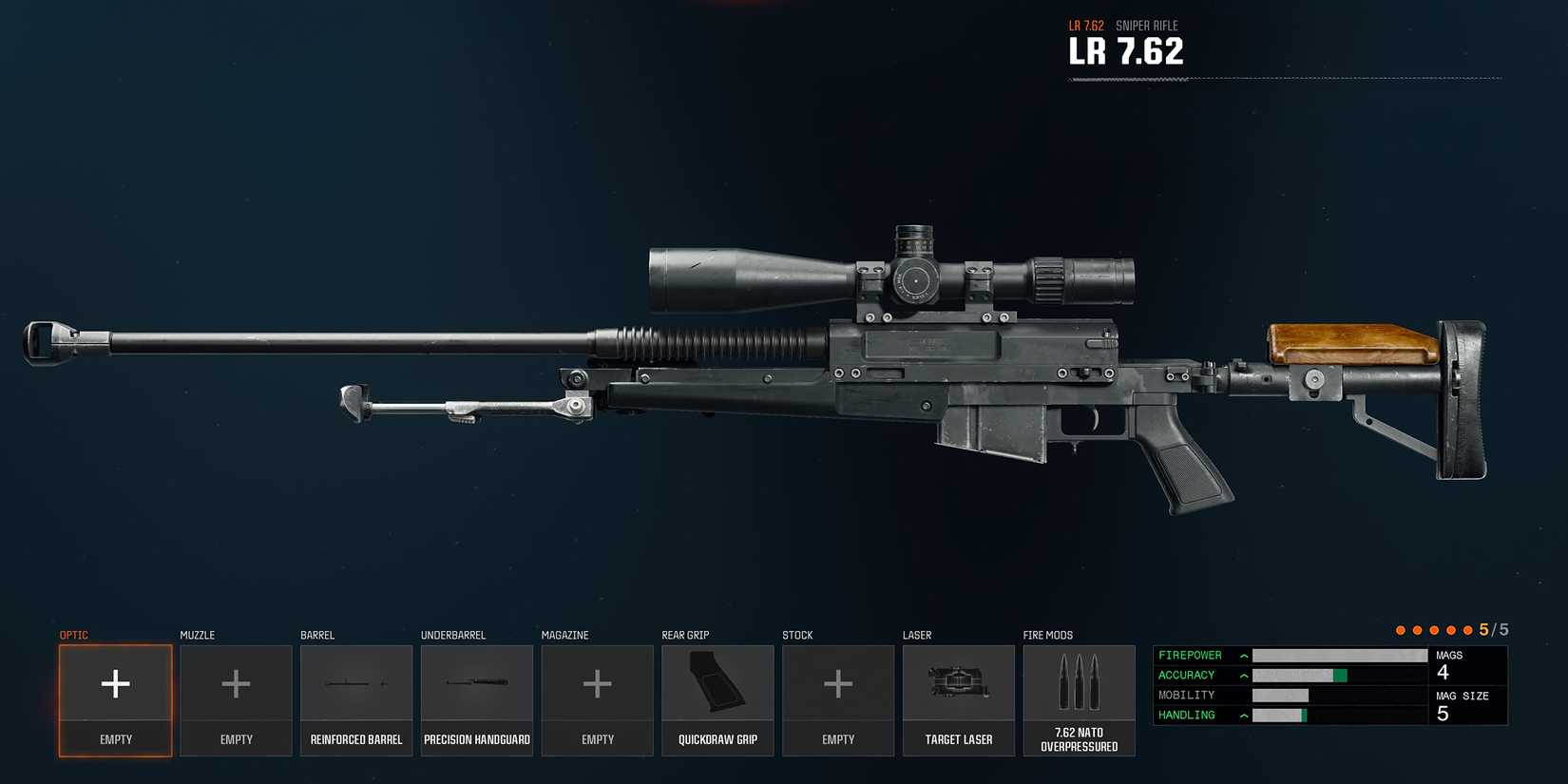Select the LASER category header
Image resolution: width=1568 pixels, height=784 pixels.
tap(916, 635)
